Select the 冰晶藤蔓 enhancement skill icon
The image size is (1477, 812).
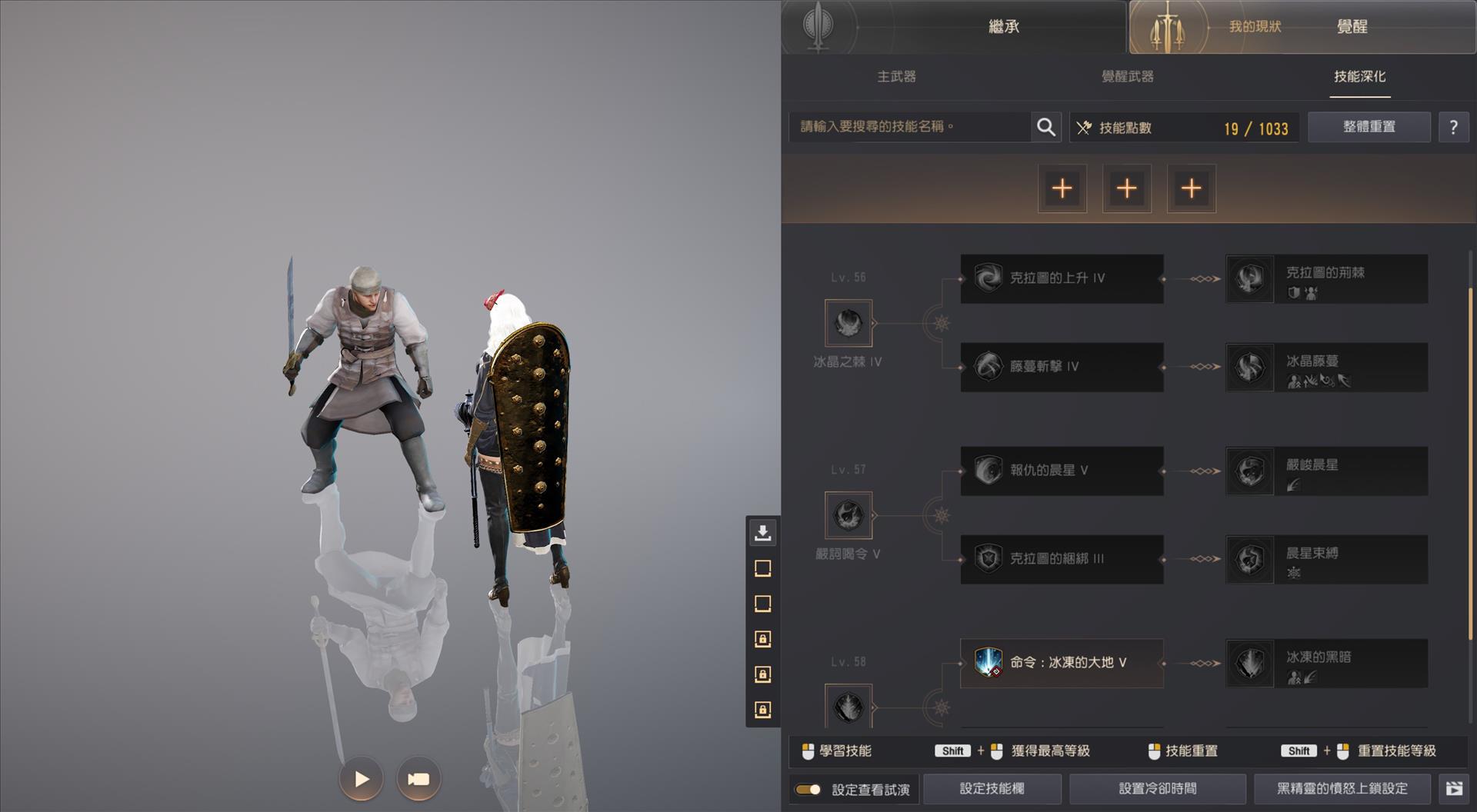coord(1249,367)
